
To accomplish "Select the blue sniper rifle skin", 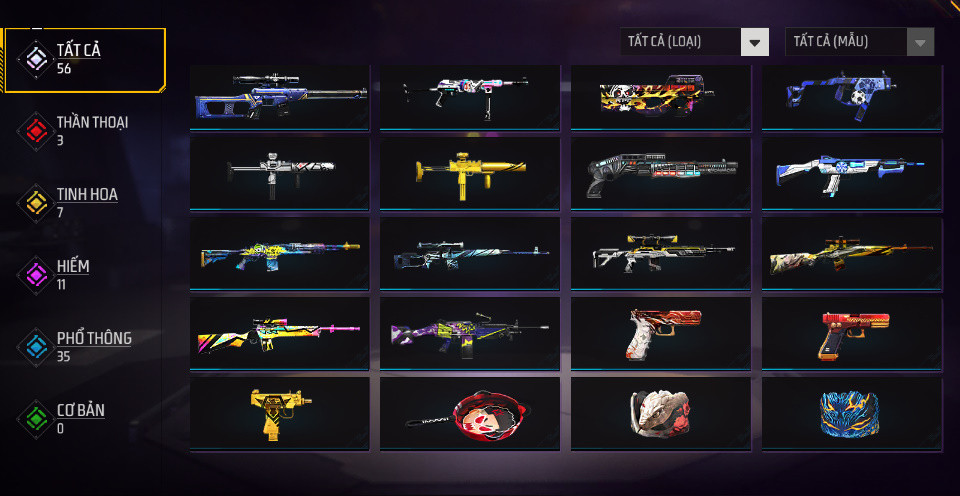I will pos(280,97).
